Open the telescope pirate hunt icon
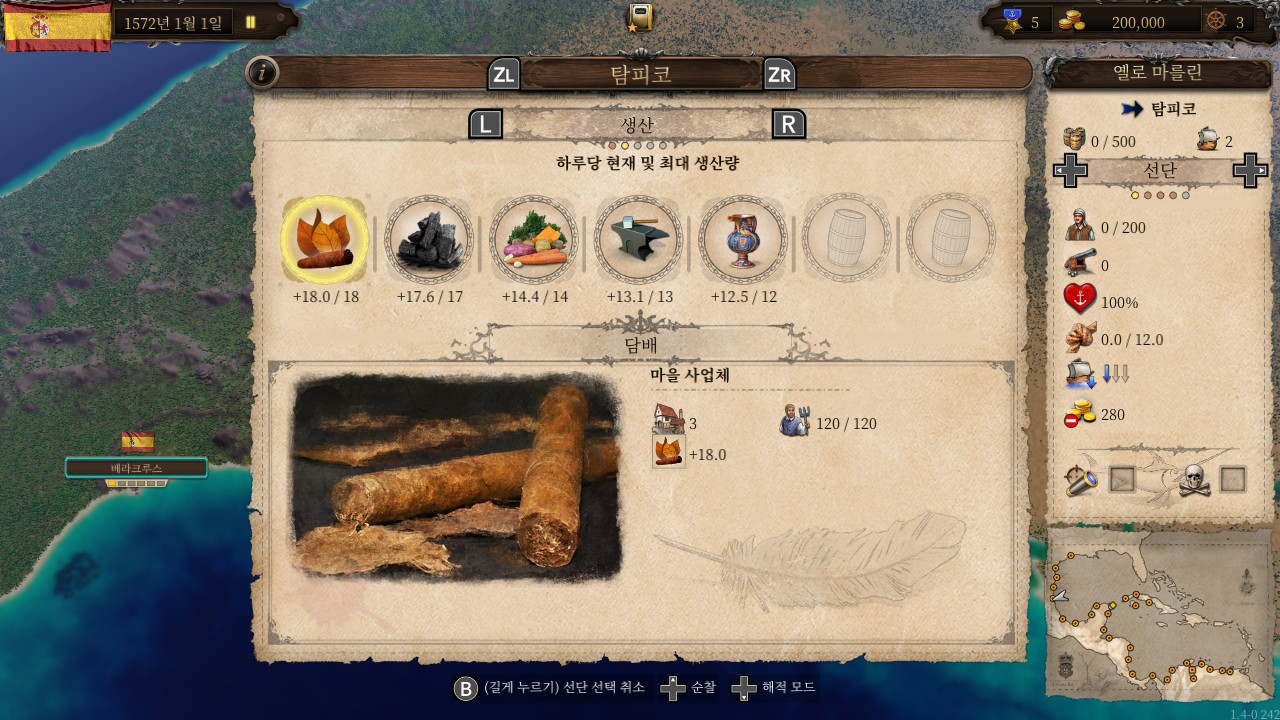Image resolution: width=1280 pixels, height=720 pixels. [1084, 479]
